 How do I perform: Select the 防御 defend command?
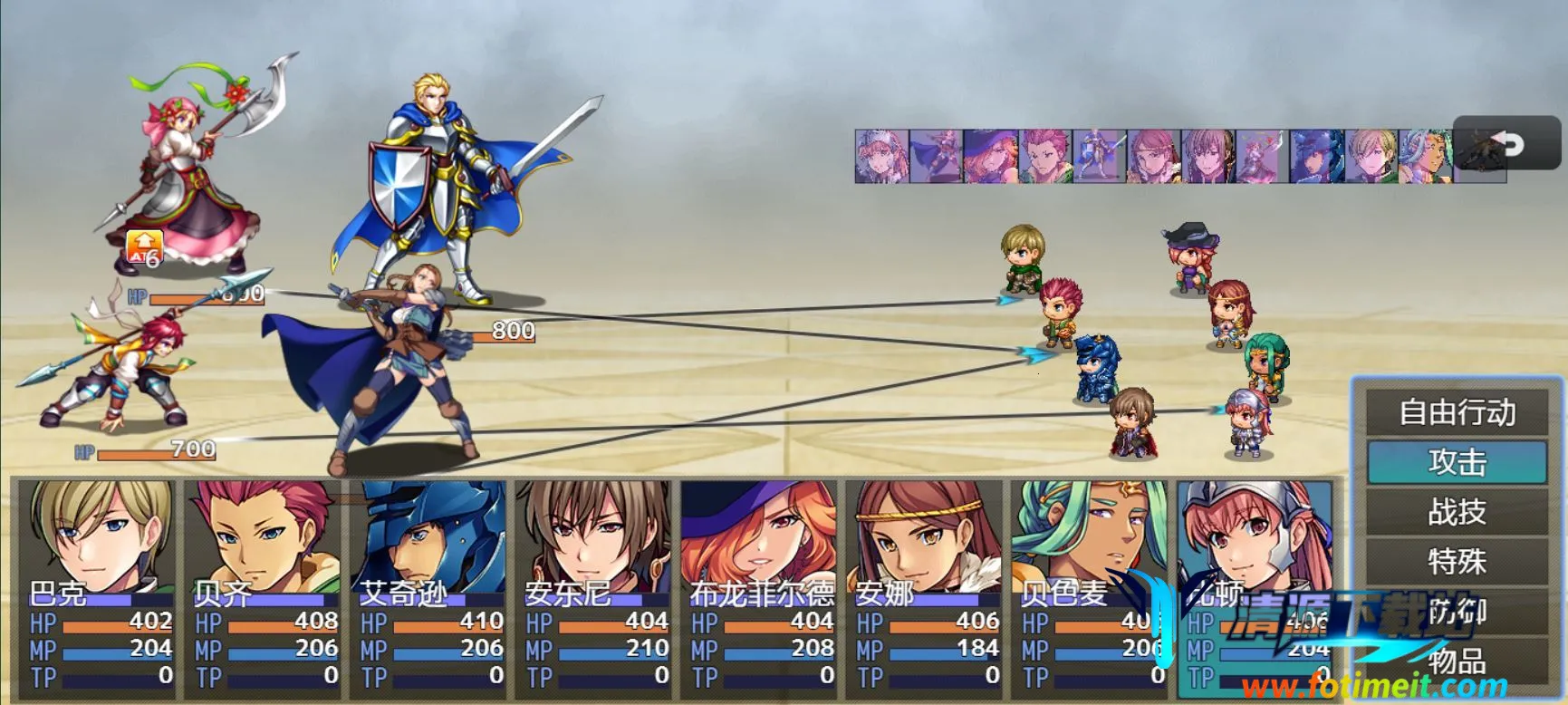click(x=1457, y=612)
